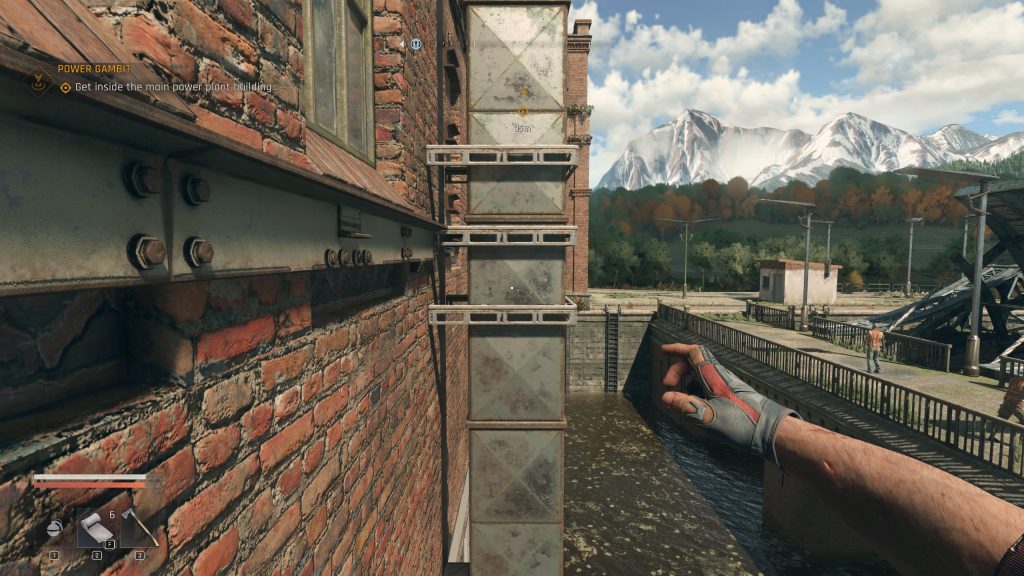The width and height of the screenshot is (1024, 576).
Task: Use the bandage roll item slot
Action: pyautogui.click(x=97, y=528)
